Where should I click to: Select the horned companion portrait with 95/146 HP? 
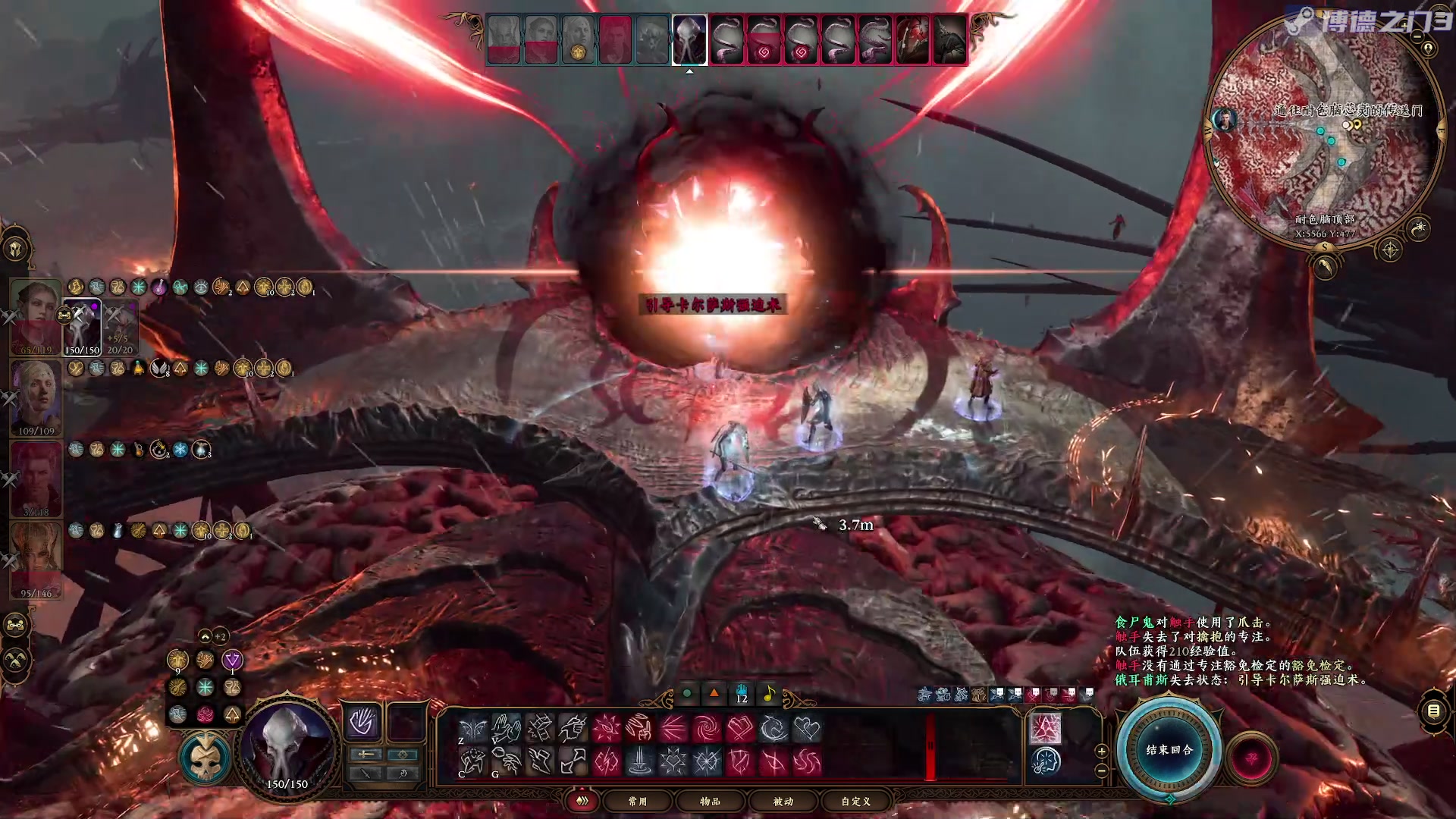pos(36,559)
